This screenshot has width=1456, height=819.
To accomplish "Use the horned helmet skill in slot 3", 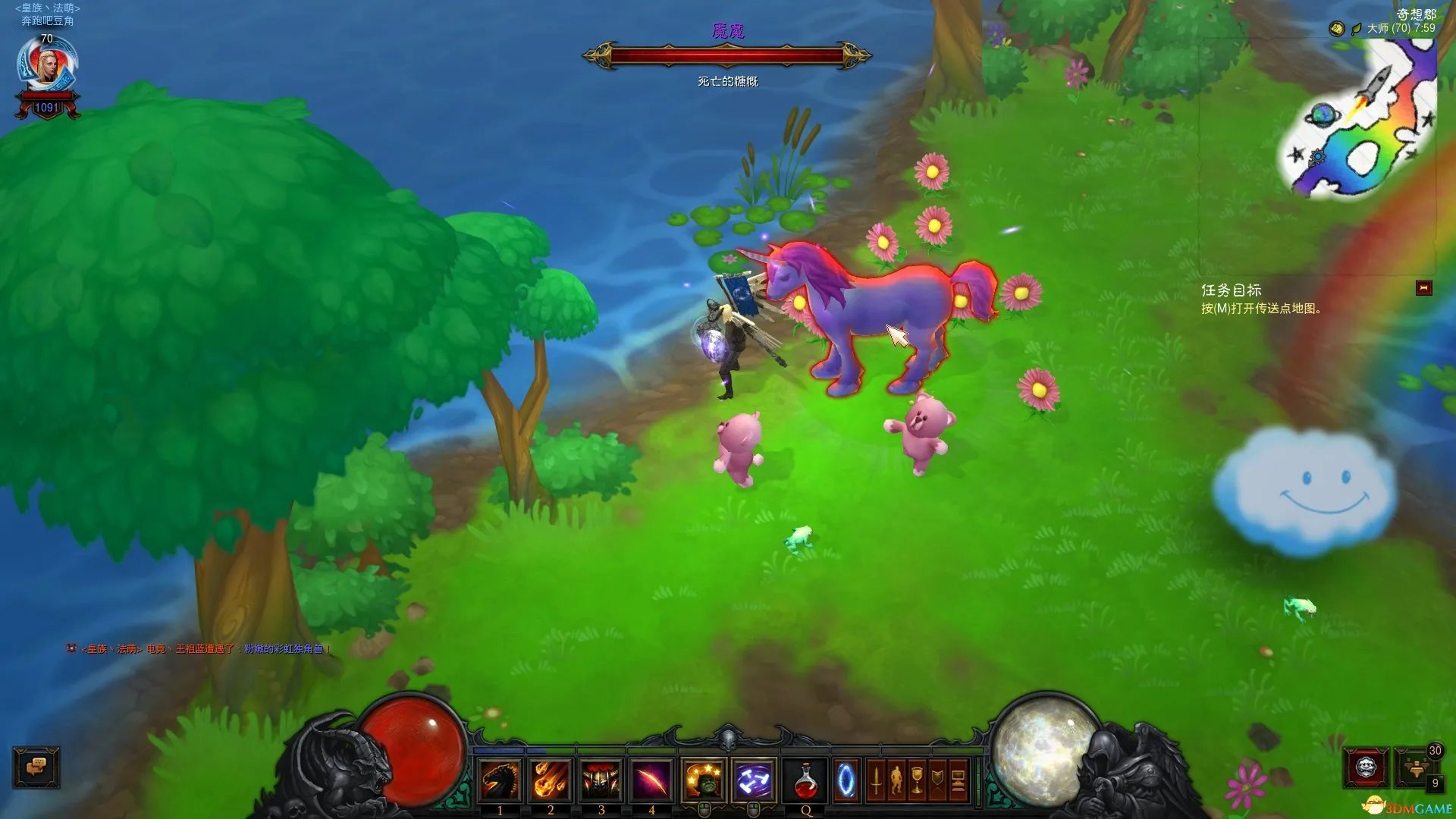I will tap(601, 780).
